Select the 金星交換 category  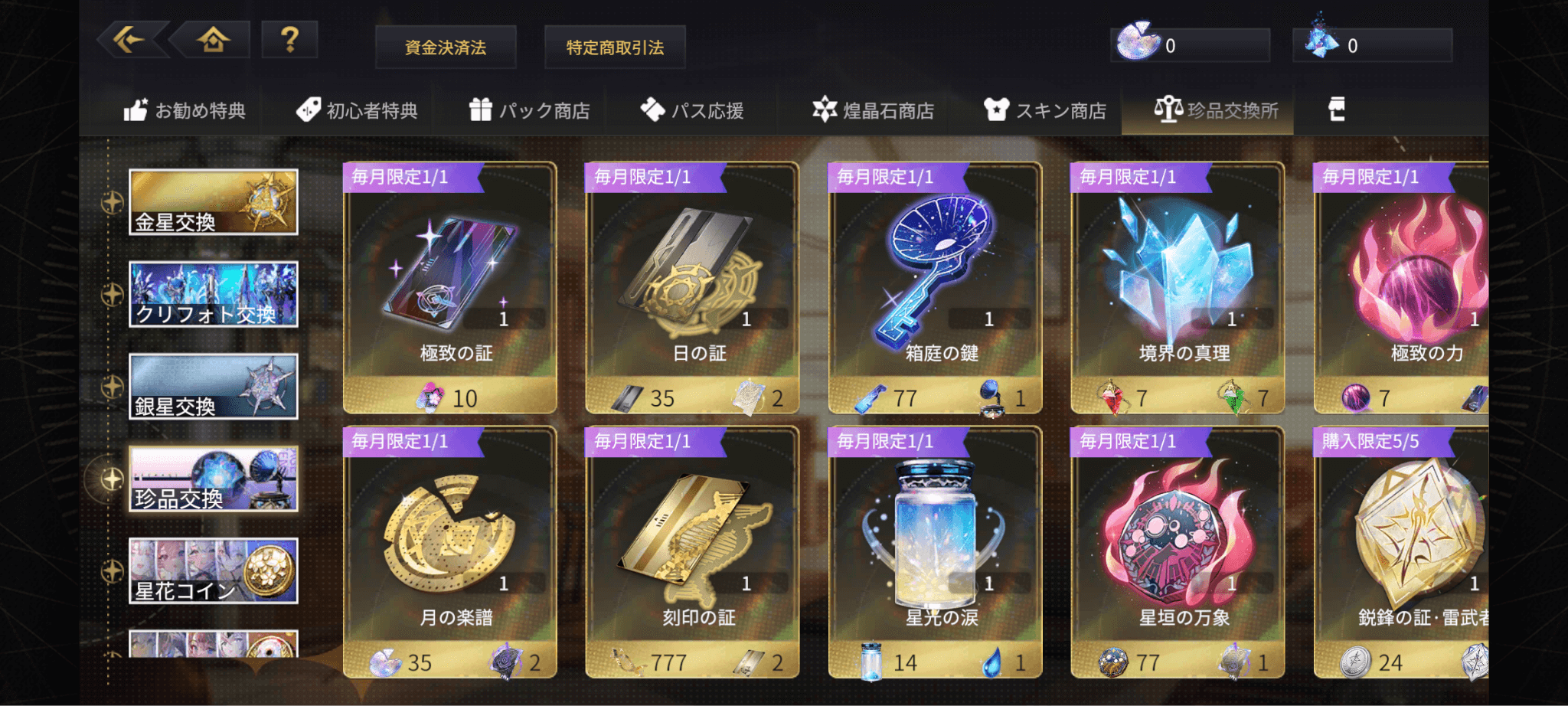click(213, 202)
